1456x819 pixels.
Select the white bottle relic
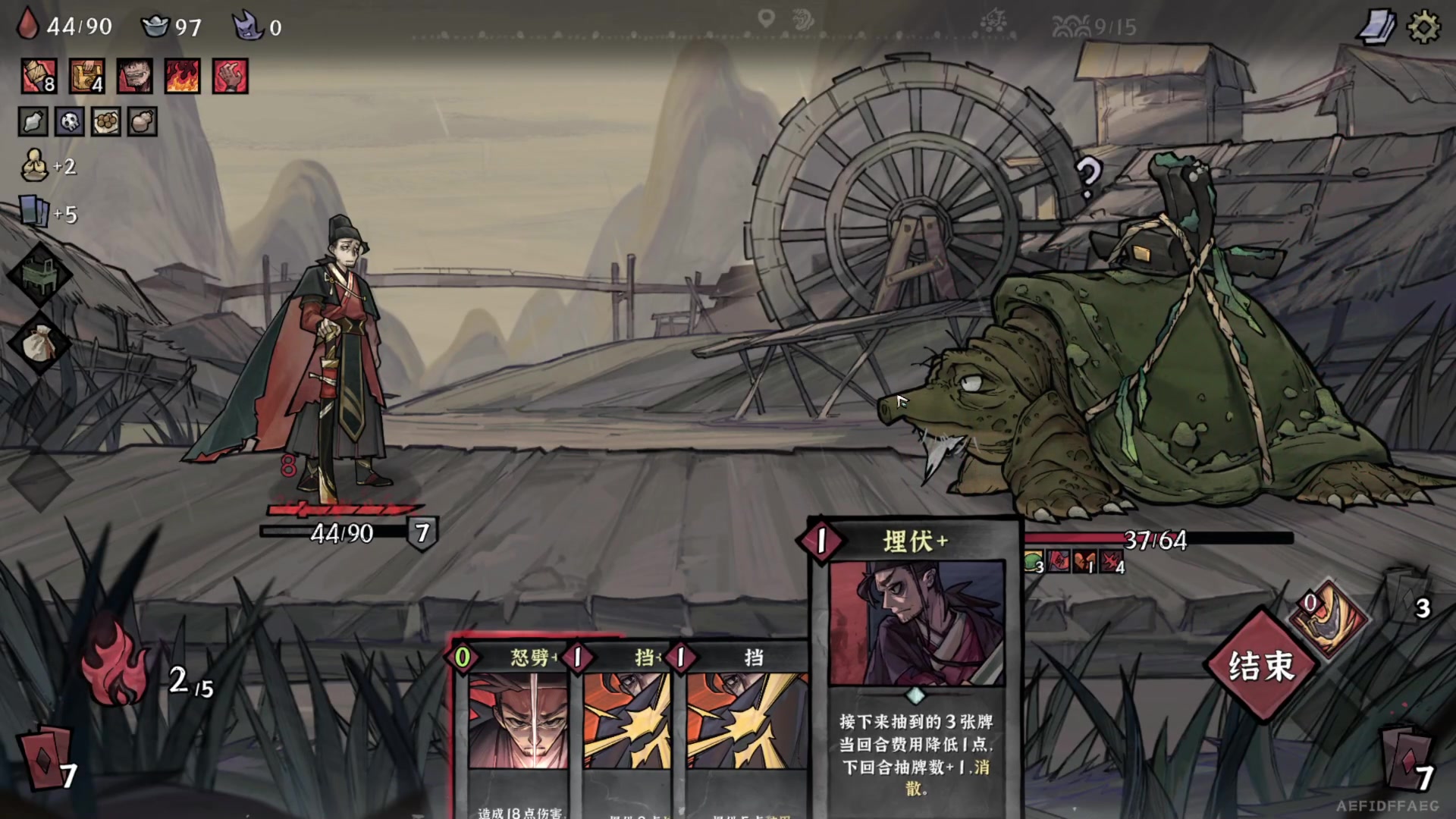click(x=33, y=121)
